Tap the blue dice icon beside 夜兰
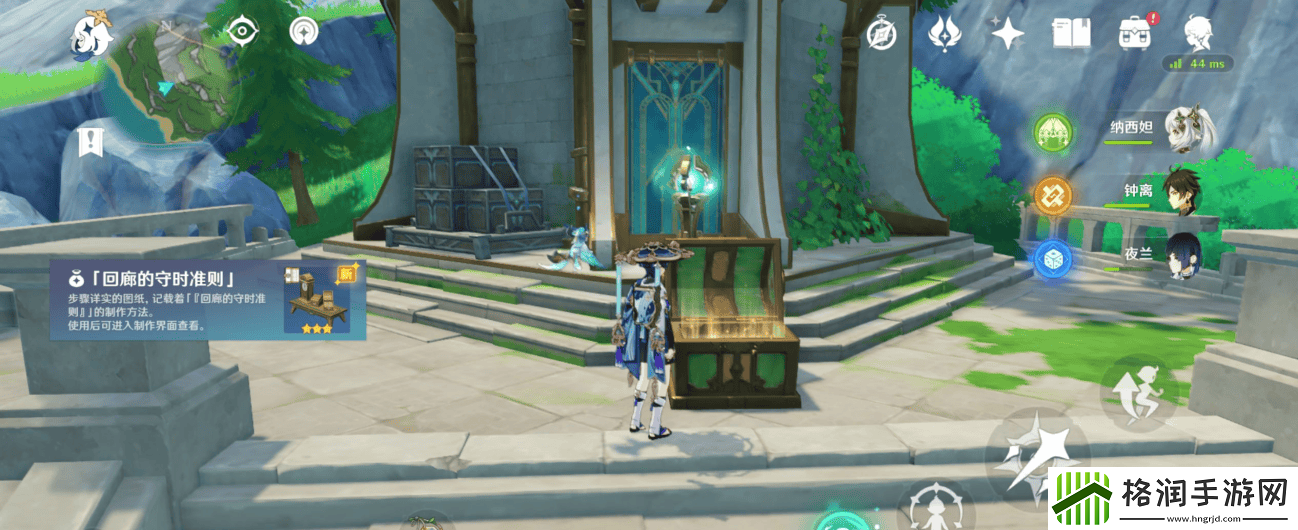Screen dimensions: 1298x530 click(1052, 258)
